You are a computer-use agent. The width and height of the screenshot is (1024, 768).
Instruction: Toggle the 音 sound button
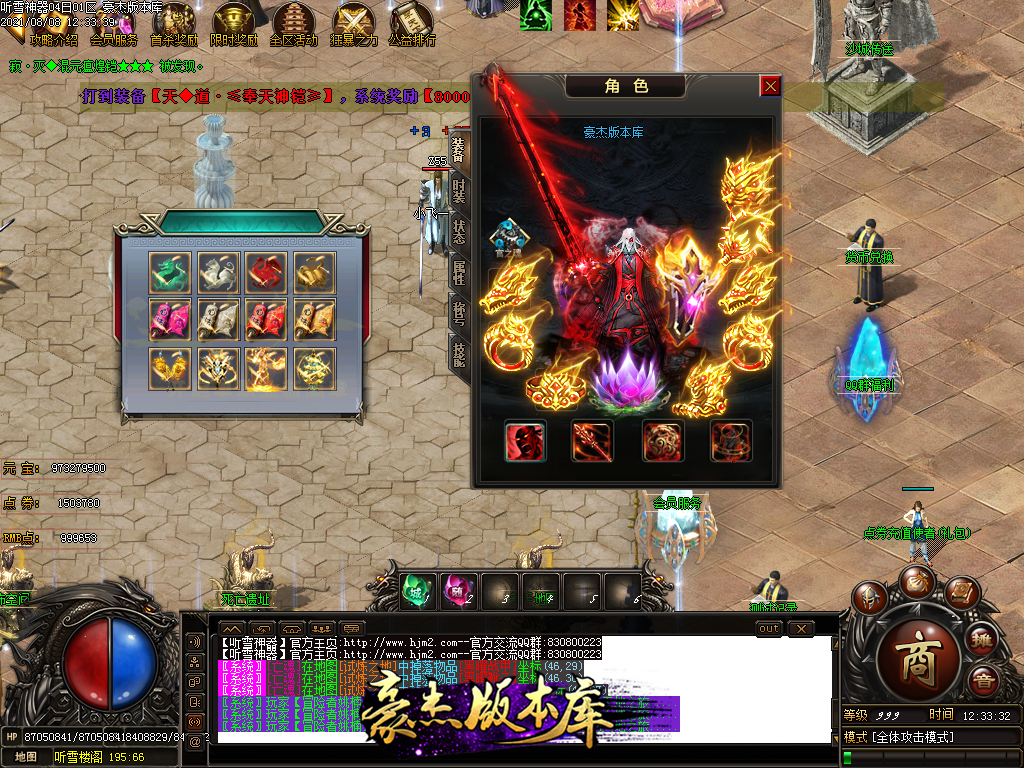tap(984, 681)
